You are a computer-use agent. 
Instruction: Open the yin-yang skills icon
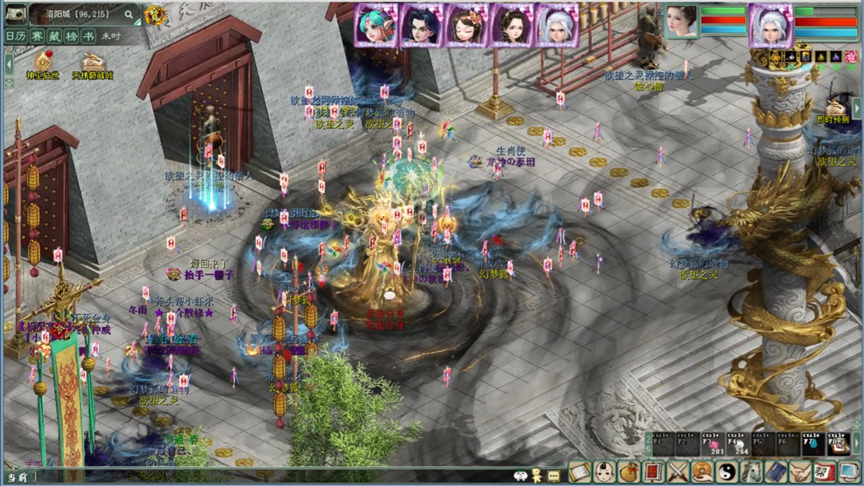click(x=729, y=471)
